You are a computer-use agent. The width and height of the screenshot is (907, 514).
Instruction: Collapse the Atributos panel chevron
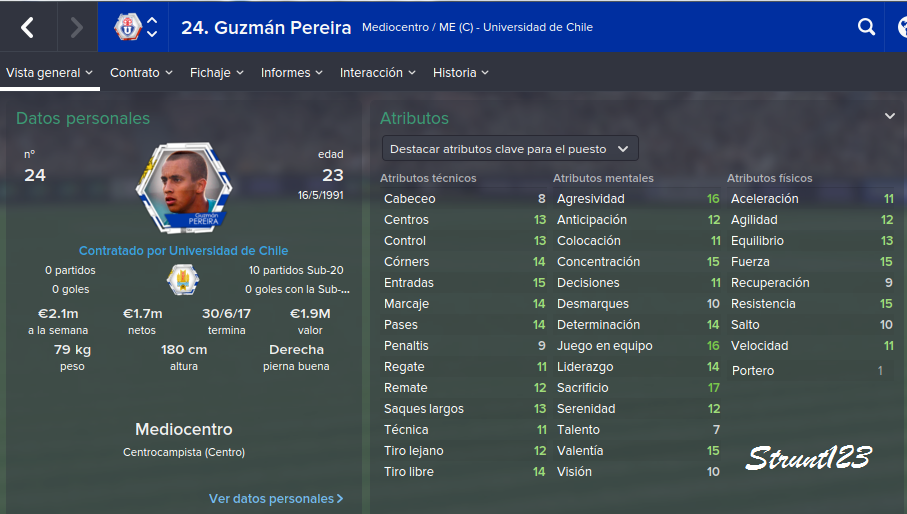pyautogui.click(x=889, y=117)
